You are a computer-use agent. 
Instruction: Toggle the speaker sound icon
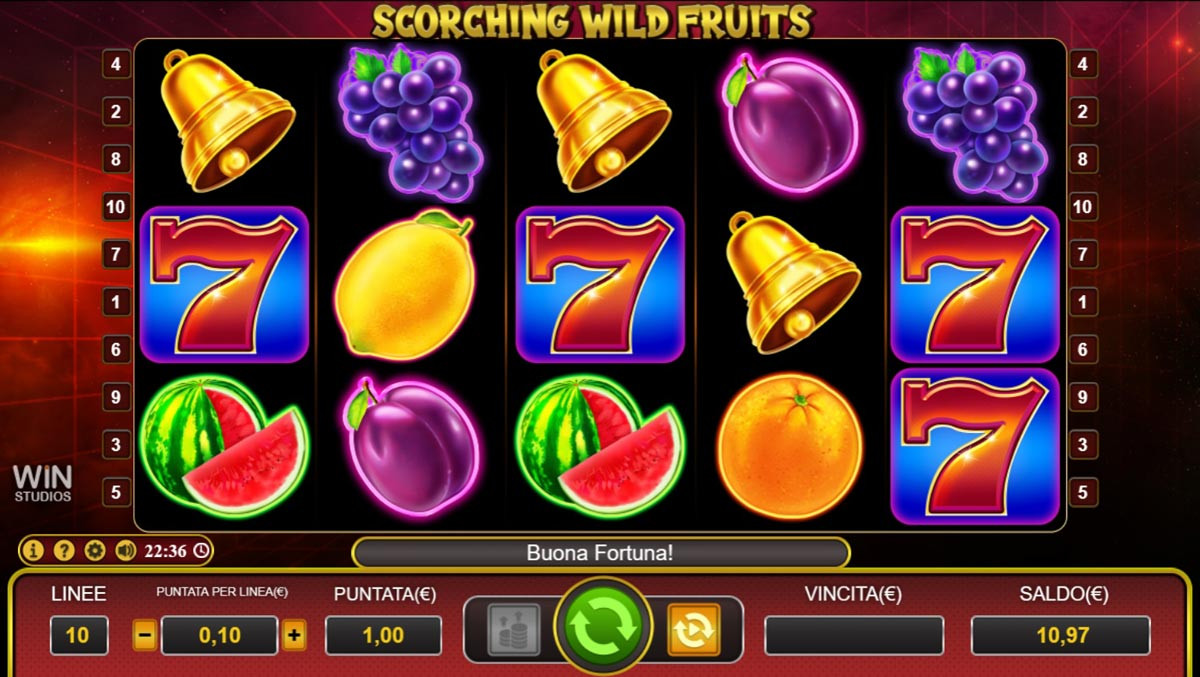tap(125, 550)
